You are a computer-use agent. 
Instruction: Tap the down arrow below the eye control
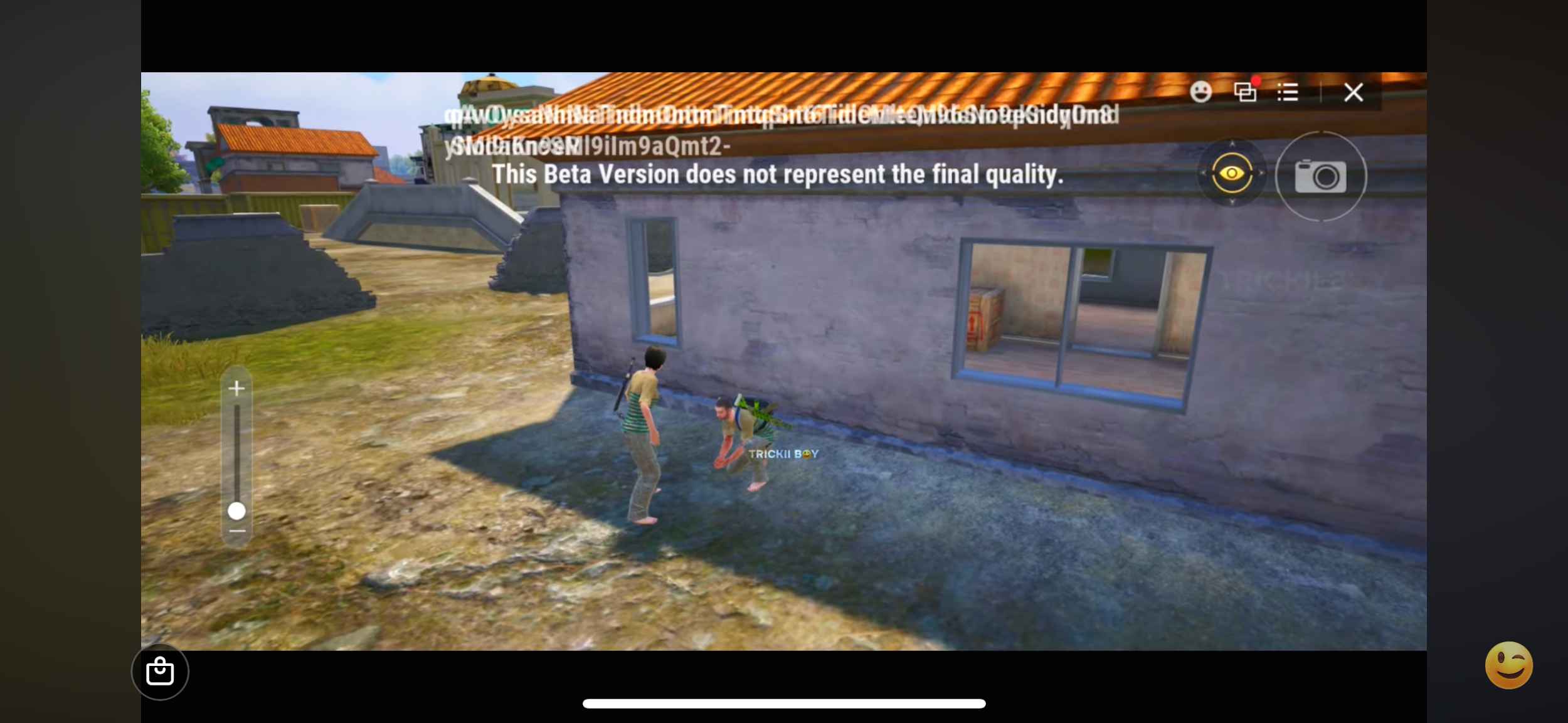[x=1232, y=202]
